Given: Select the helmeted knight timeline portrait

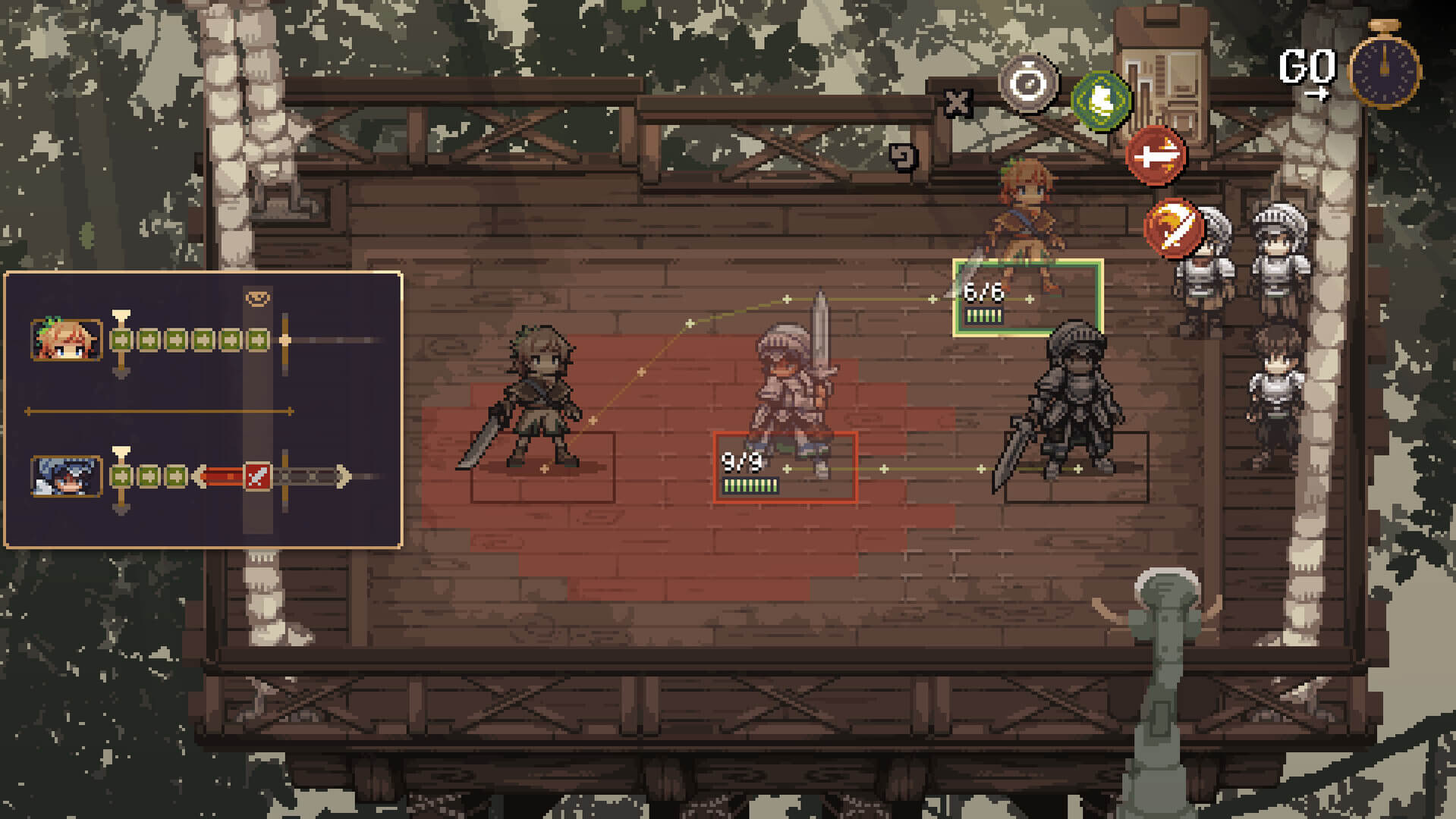Looking at the screenshot, I should tap(66, 476).
